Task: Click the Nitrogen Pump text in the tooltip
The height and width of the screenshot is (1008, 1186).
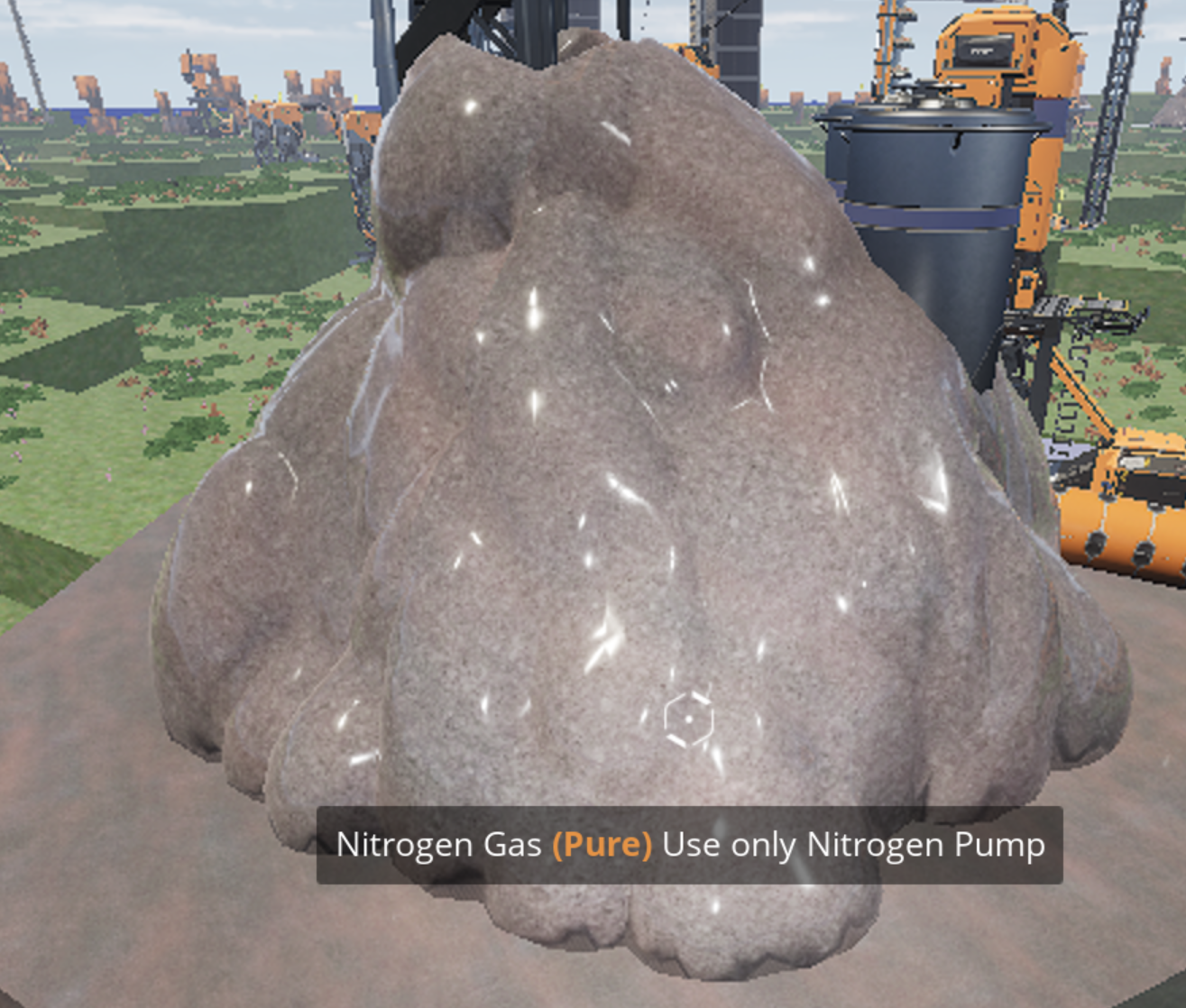Action: (926, 845)
